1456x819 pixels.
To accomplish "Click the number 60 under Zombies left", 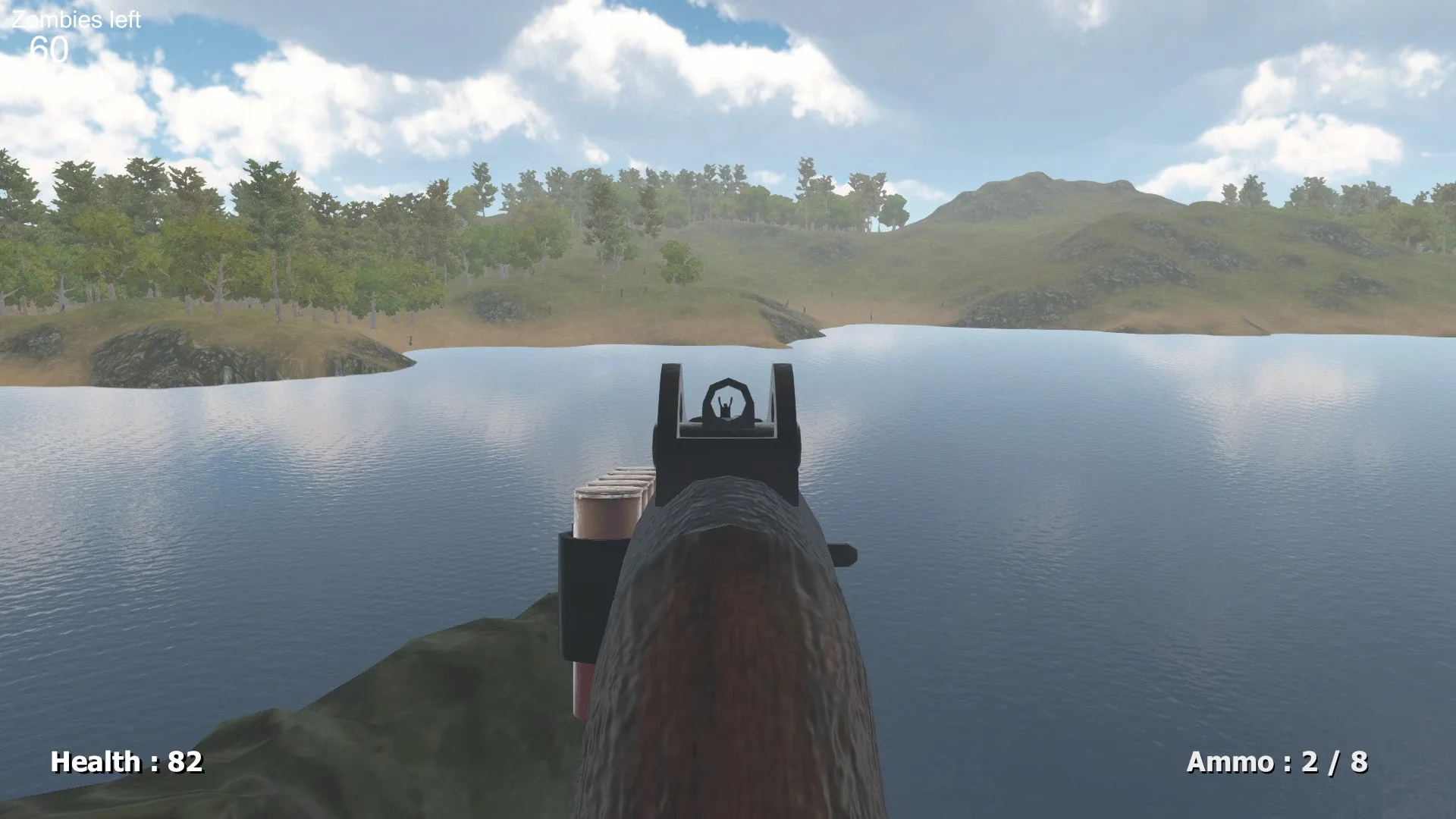I will 48,49.
